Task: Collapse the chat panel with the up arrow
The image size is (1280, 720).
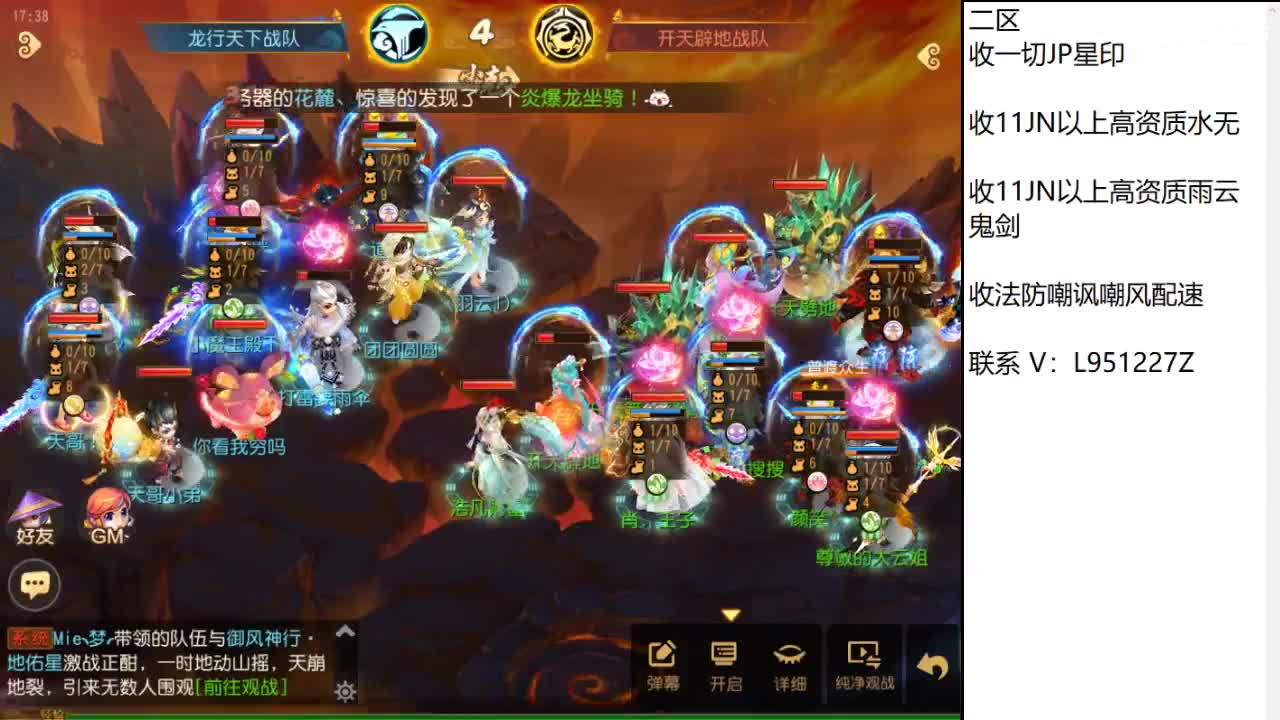Action: point(344,633)
